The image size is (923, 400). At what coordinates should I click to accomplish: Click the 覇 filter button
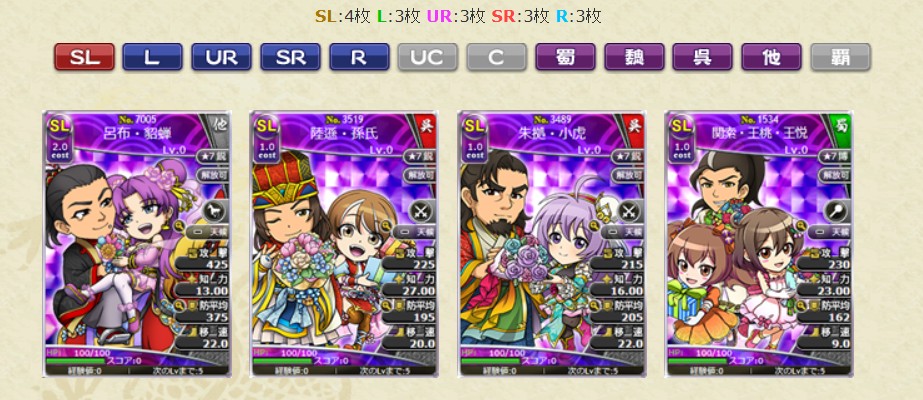[x=840, y=56]
